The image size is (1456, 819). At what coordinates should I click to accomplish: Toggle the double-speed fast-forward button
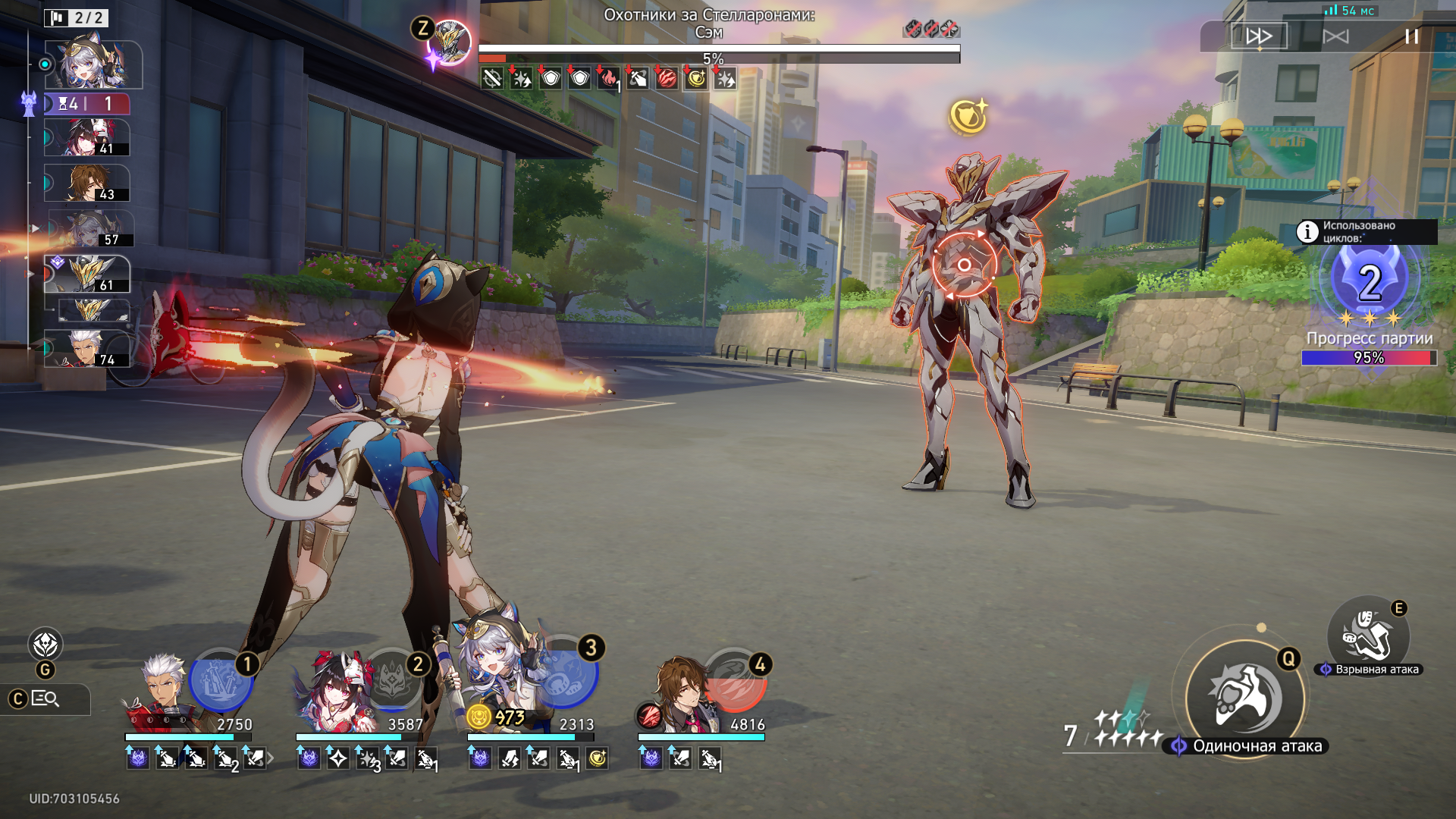point(1259,36)
